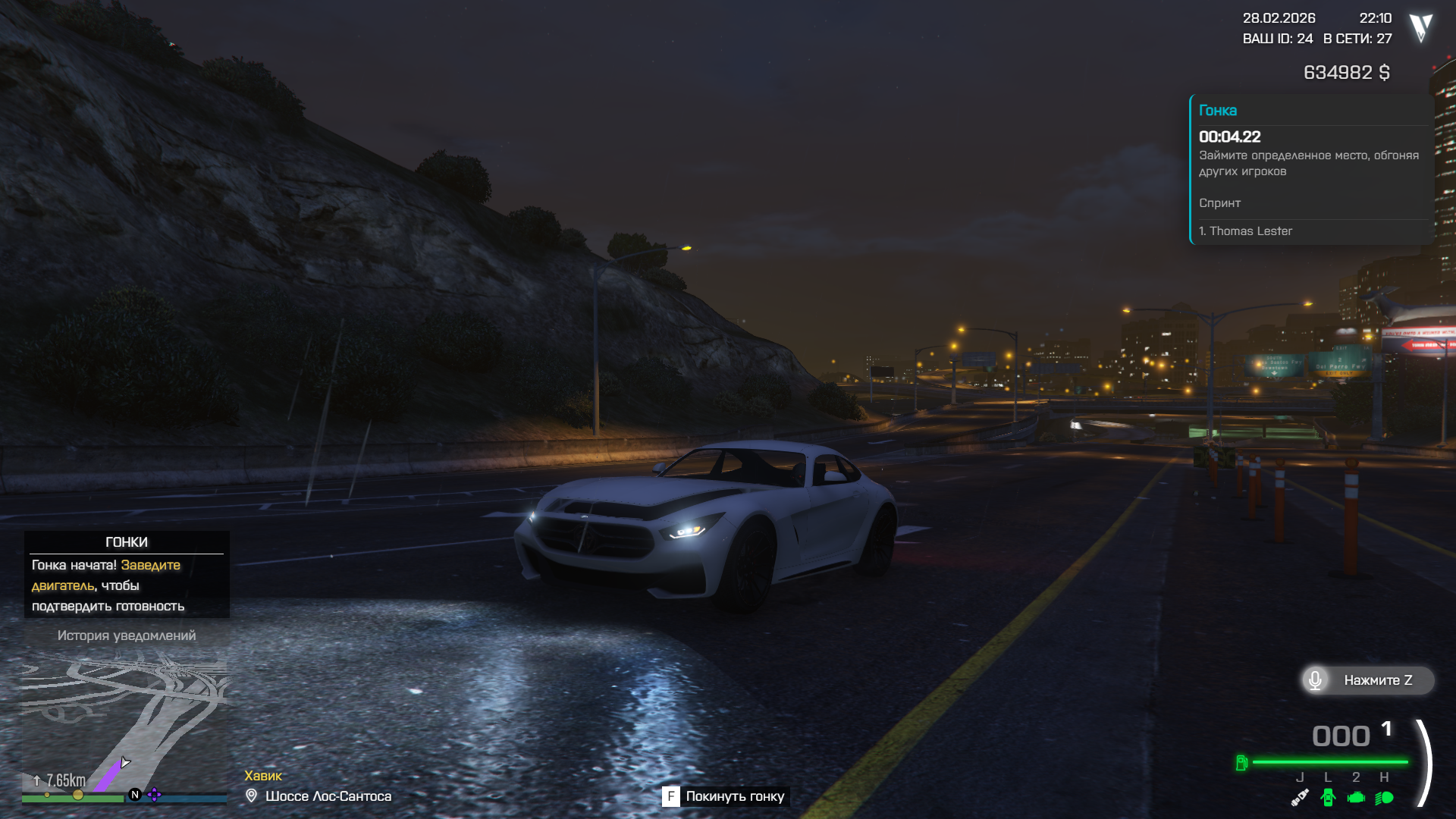Toggle the engine indicator icon
The height and width of the screenshot is (819, 1456).
tap(1356, 797)
